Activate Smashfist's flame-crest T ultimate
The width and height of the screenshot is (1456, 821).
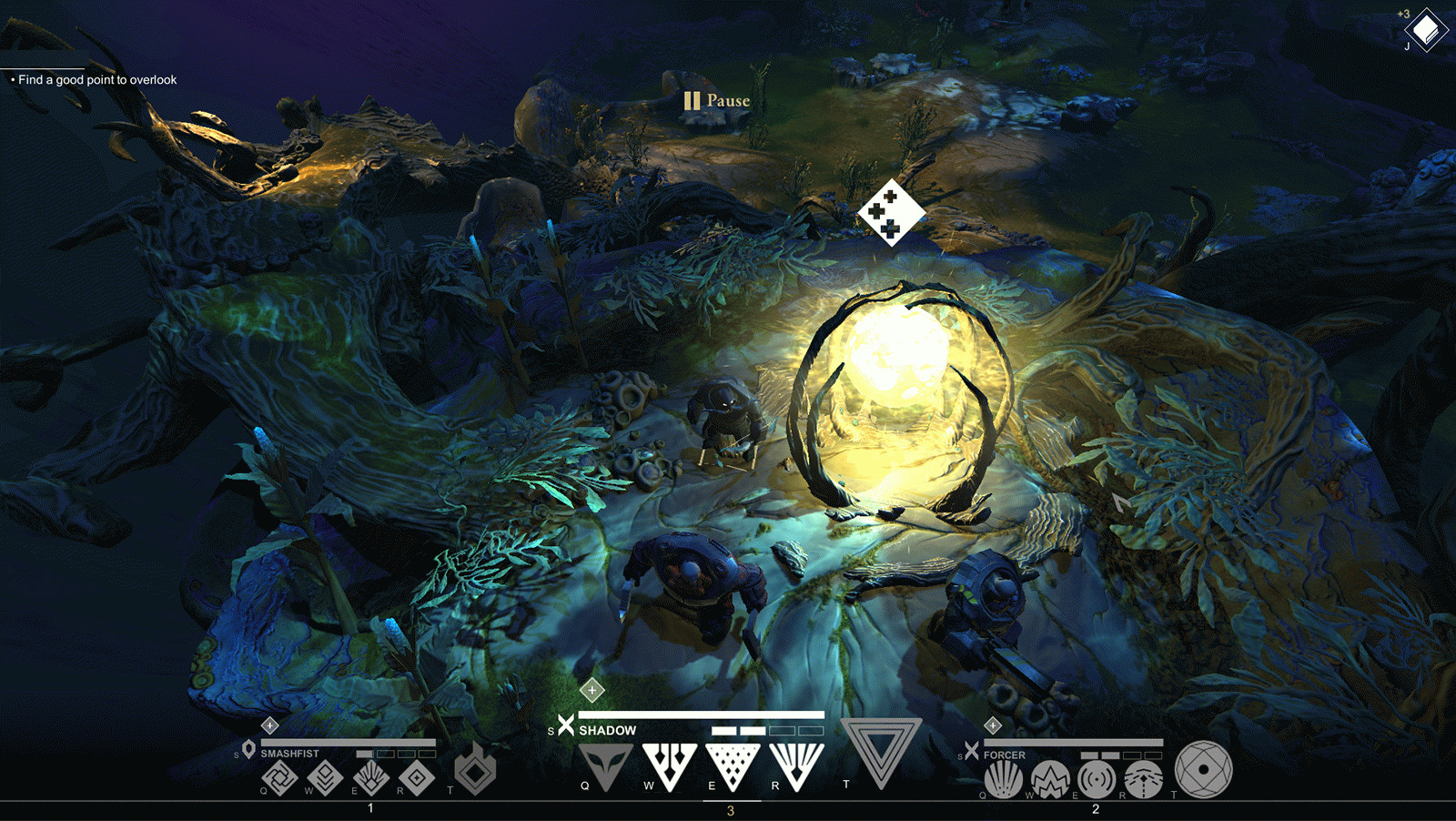click(475, 769)
